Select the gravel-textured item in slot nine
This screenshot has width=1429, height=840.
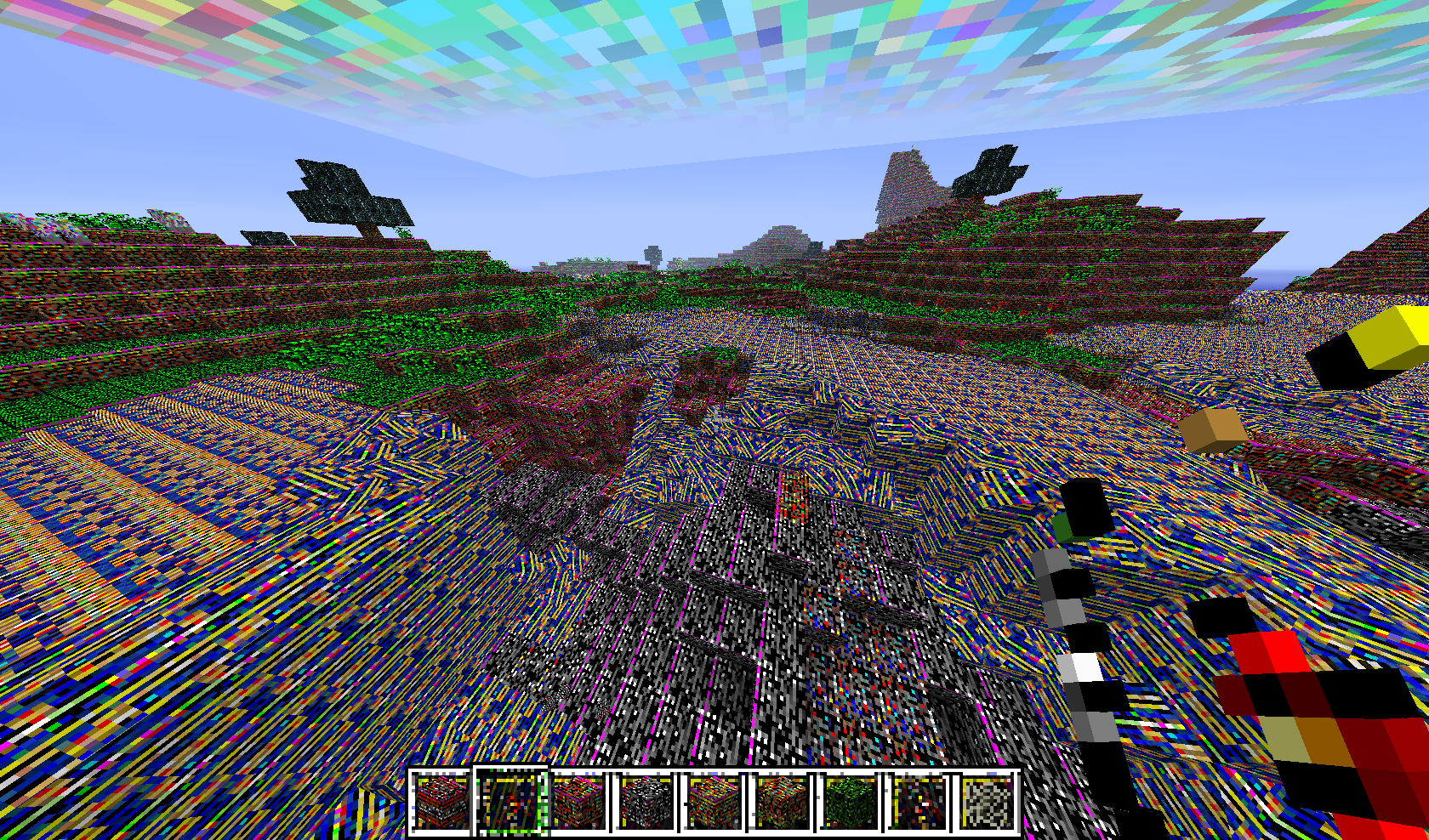[984, 800]
